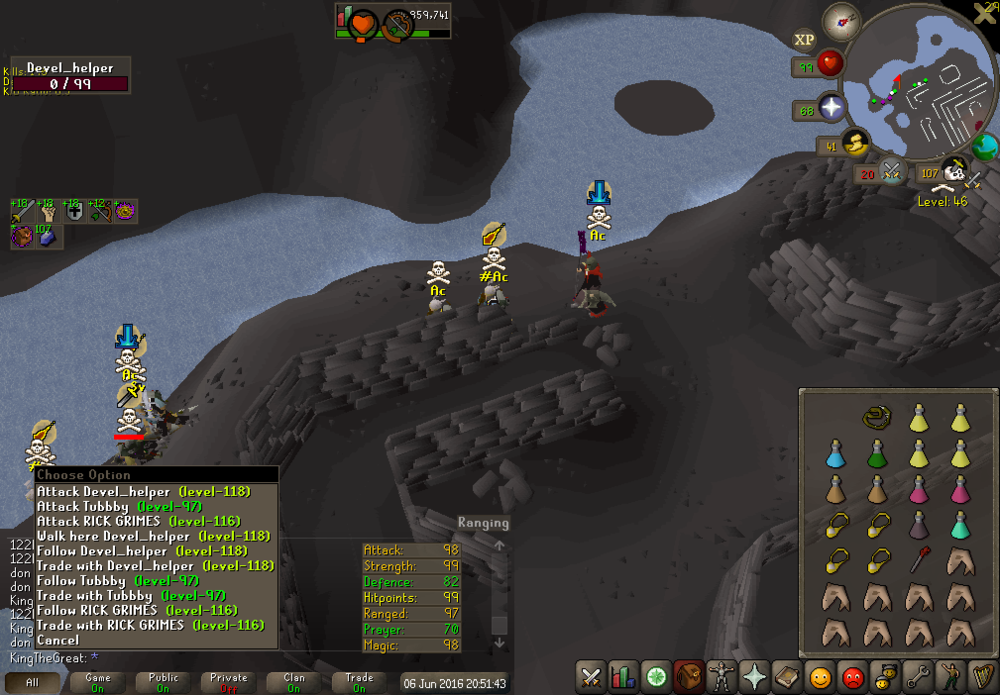Open the Combat Options crossed-swords tab
Screen dimensions: 1000x695
(x=592, y=676)
